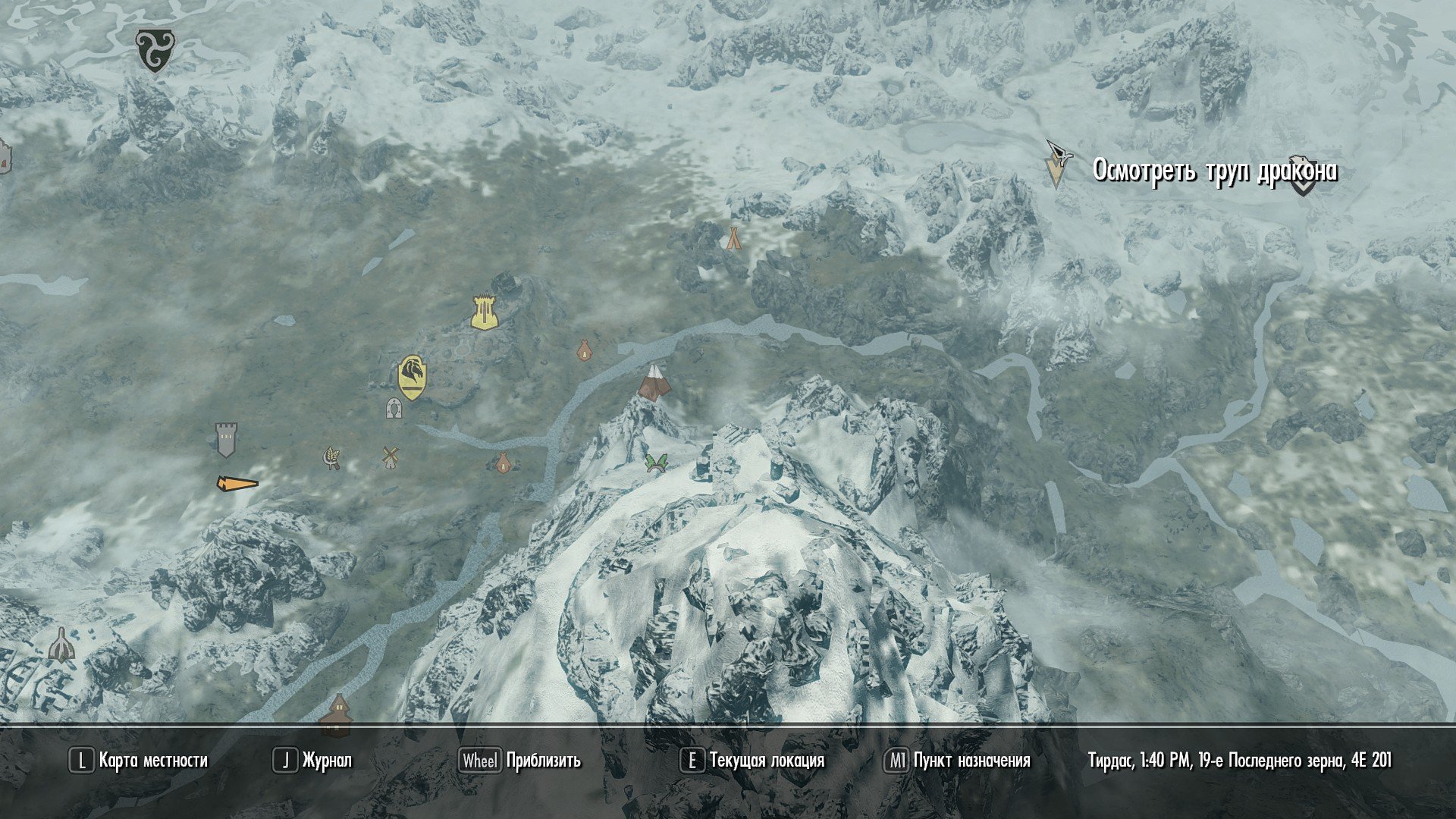This screenshot has height=819, width=1456.
Task: Click the wheat sheaf farm marker
Action: [x=332, y=457]
